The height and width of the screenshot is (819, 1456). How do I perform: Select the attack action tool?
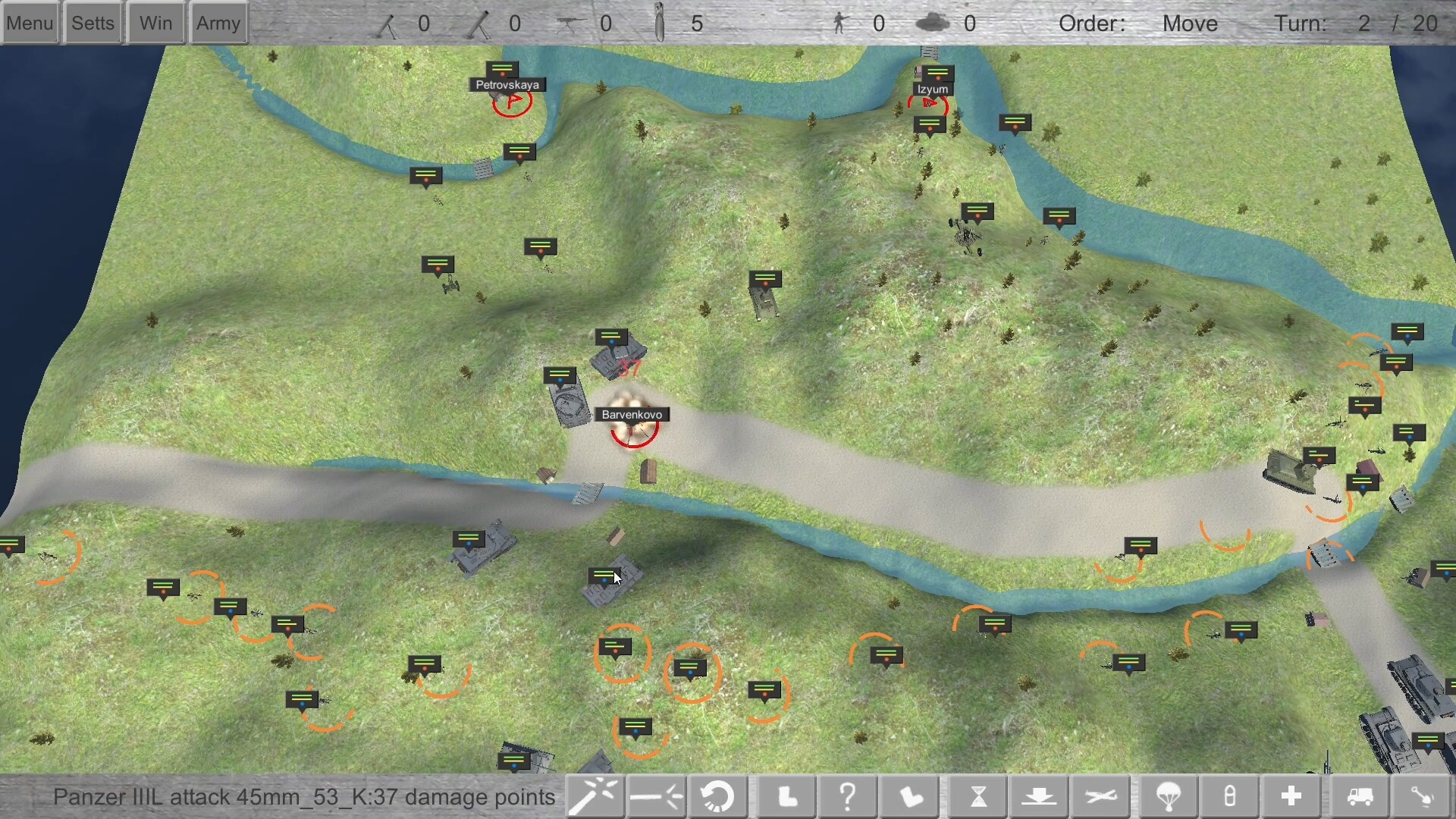coord(595,796)
